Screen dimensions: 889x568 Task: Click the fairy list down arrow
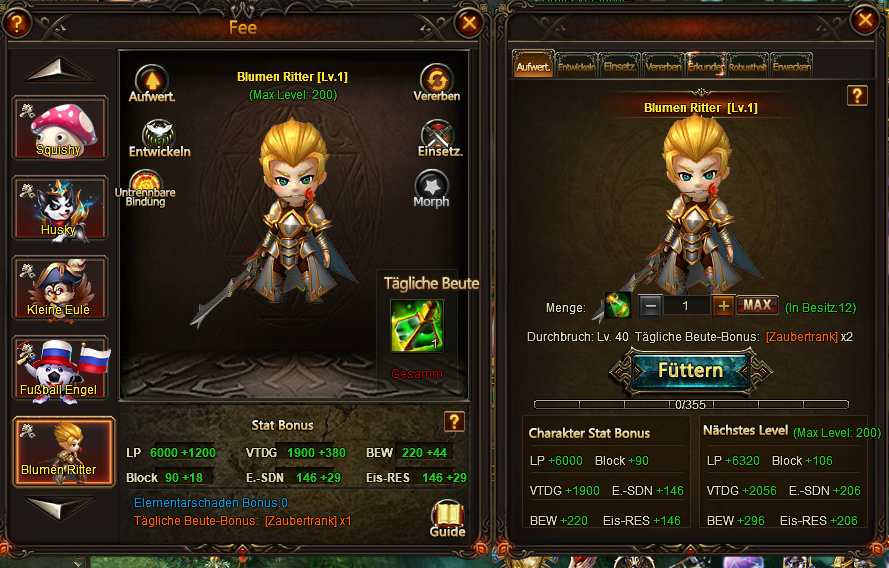click(59, 506)
